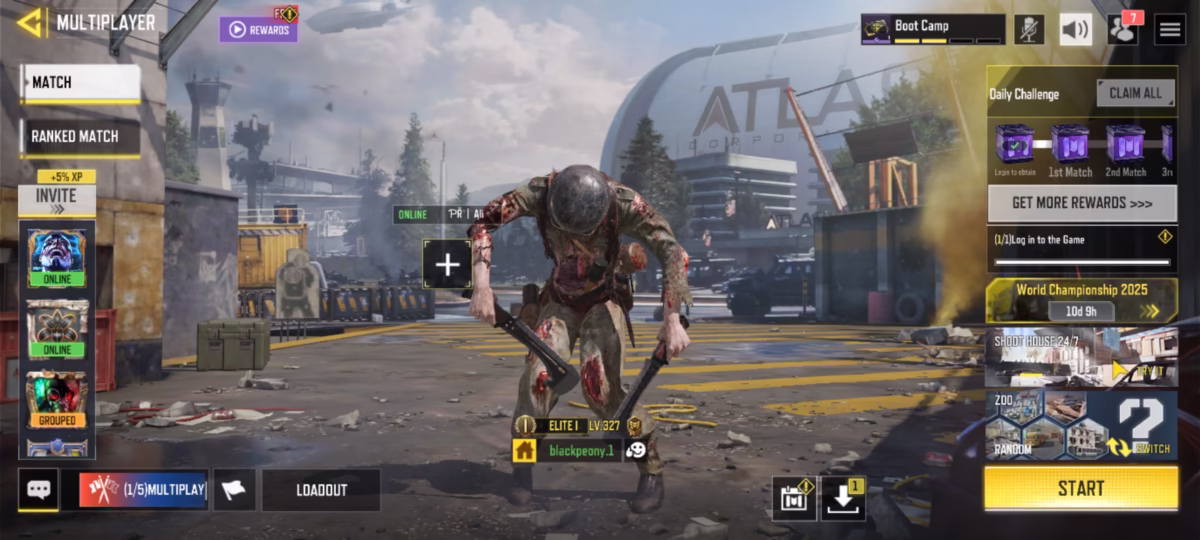The height and width of the screenshot is (540, 1200).
Task: Open the chat speech bubble
Action: (x=38, y=490)
